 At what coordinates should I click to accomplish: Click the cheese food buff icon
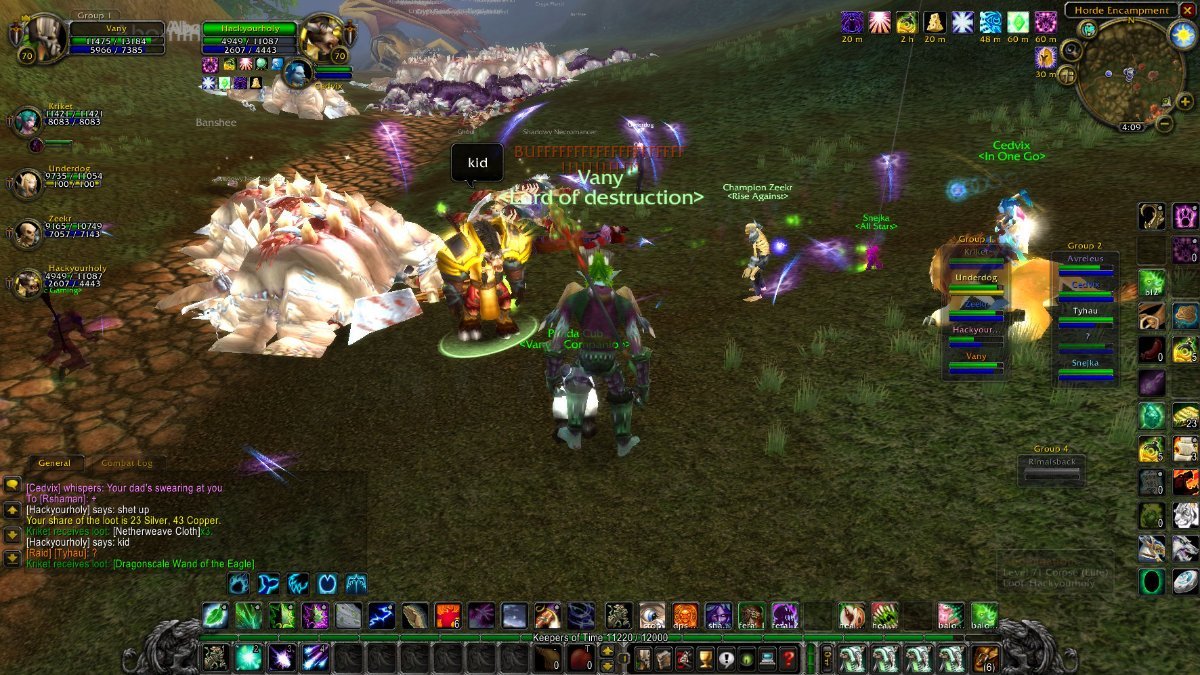tap(935, 22)
